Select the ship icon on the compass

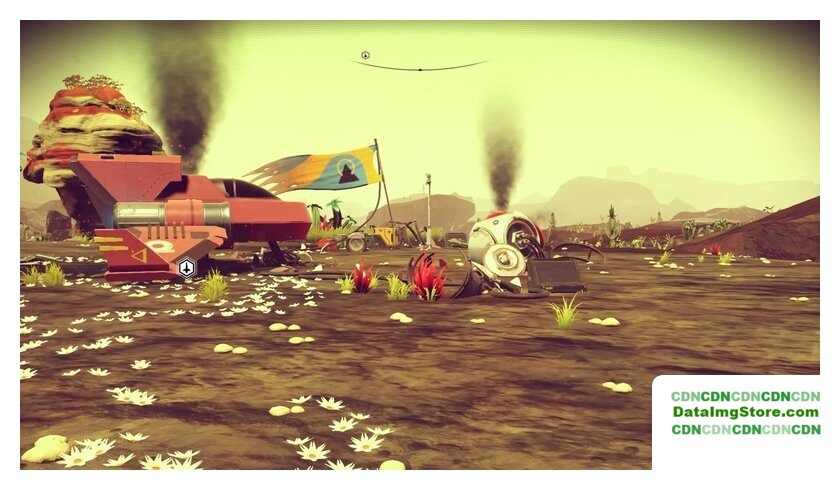pos(366,55)
